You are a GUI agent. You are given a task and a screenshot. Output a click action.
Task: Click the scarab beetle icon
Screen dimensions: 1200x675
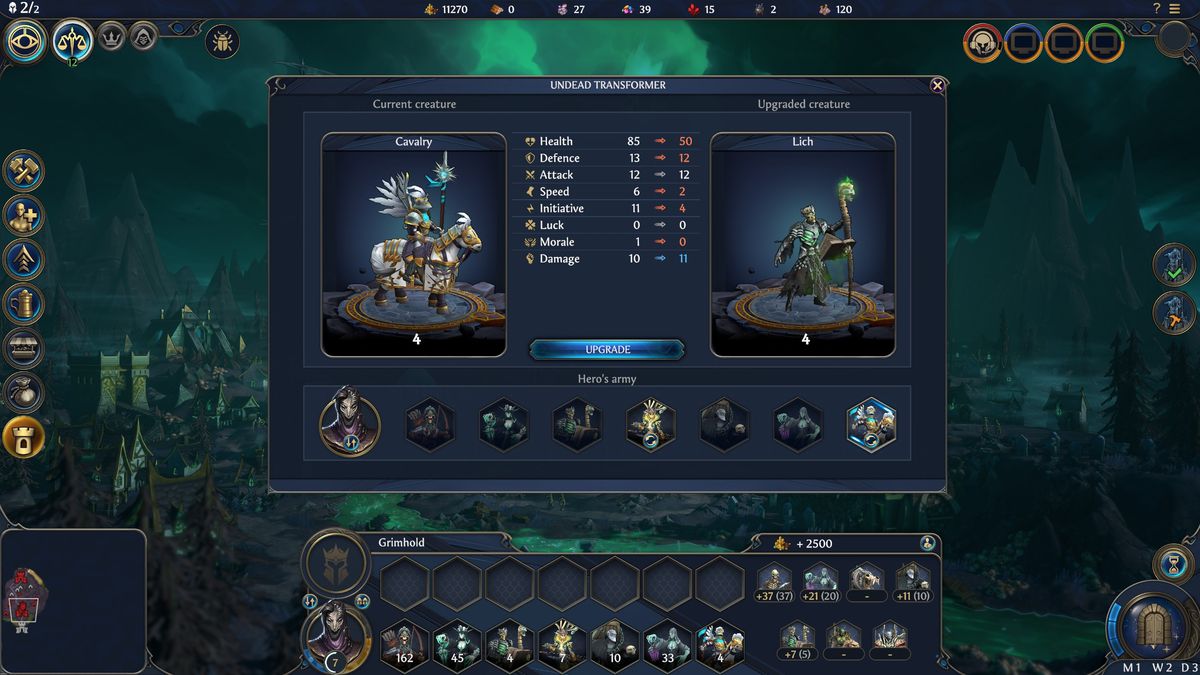pyautogui.click(x=221, y=42)
